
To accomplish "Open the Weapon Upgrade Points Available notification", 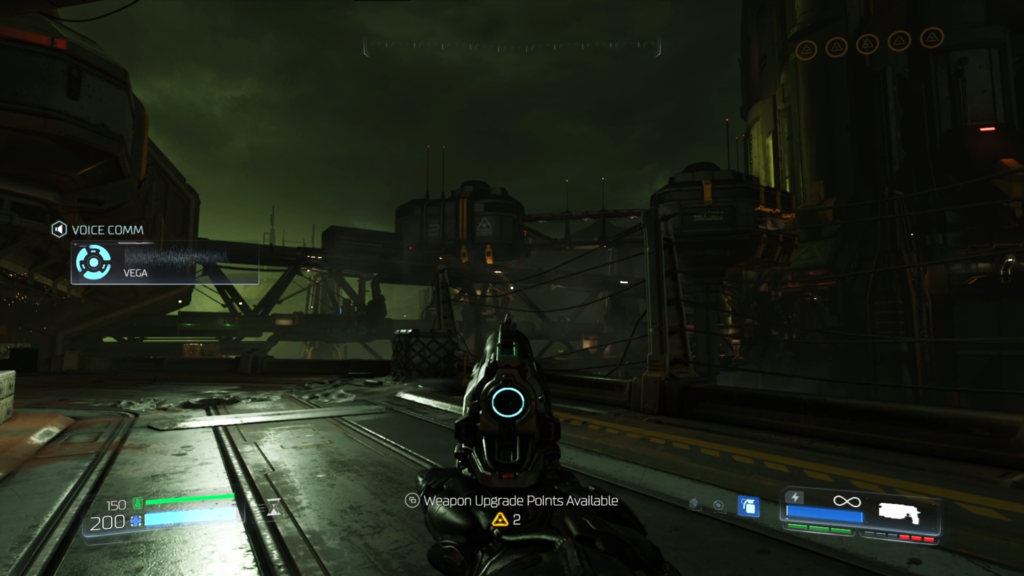I will [512, 500].
